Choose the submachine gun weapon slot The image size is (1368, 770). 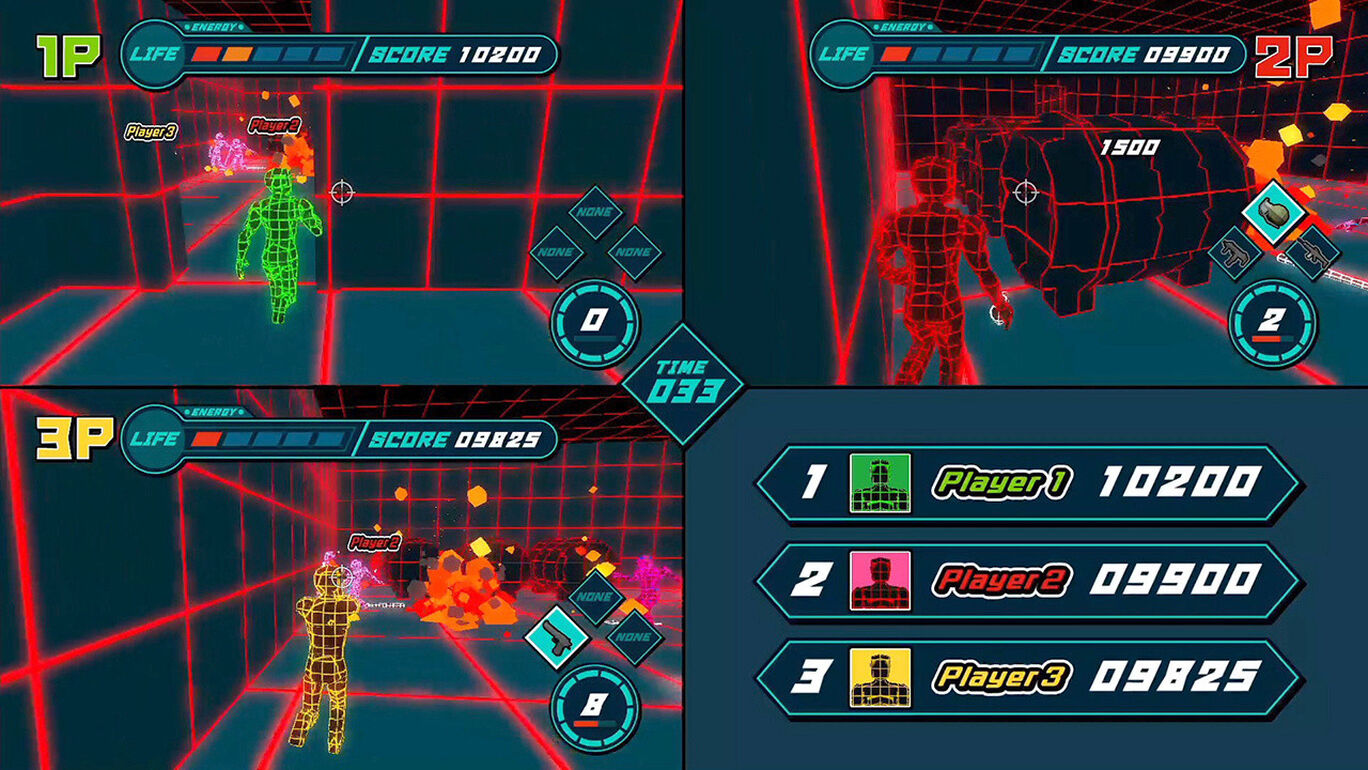pos(1236,252)
